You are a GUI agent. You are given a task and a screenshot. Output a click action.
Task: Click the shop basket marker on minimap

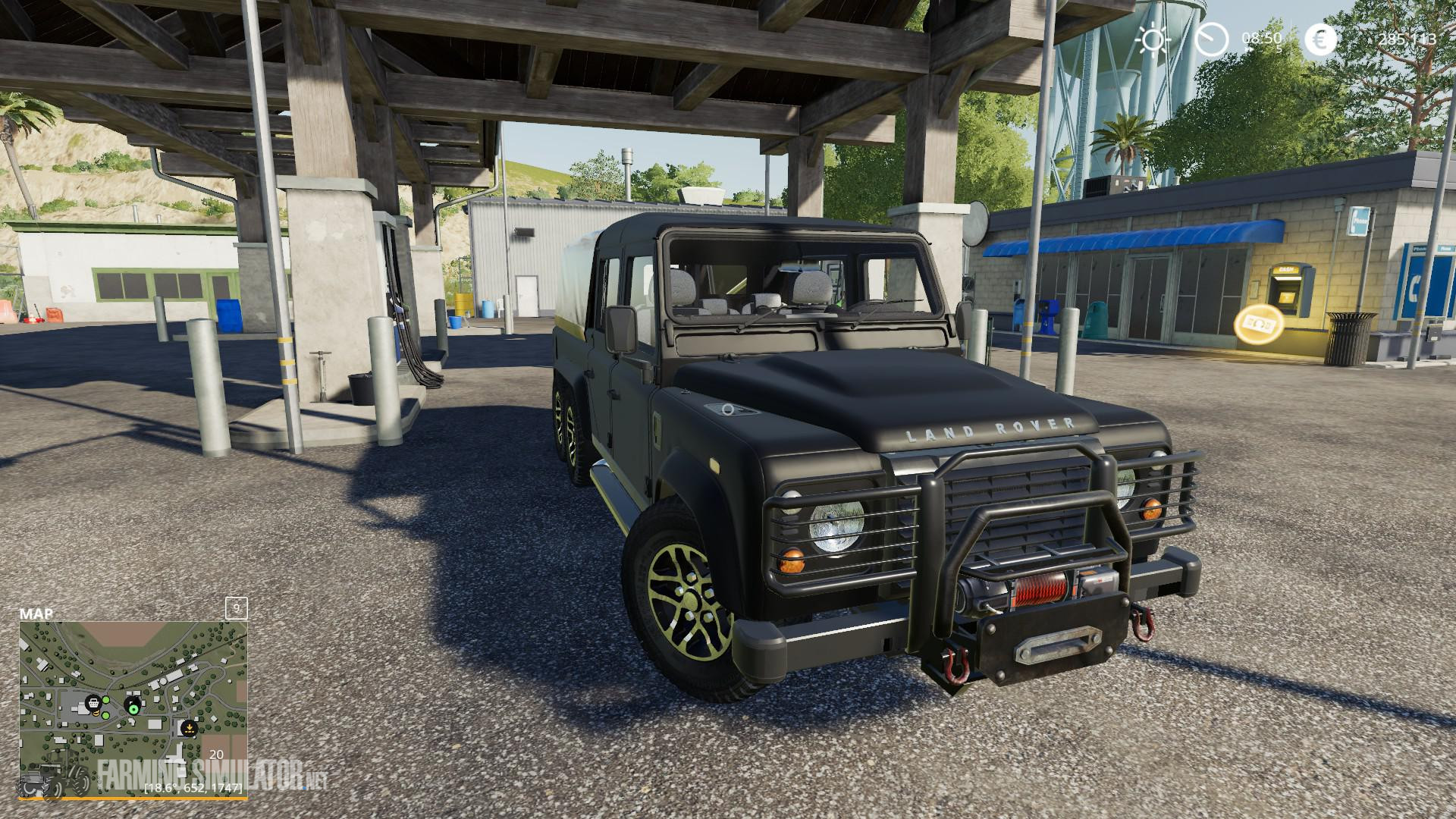[93, 704]
